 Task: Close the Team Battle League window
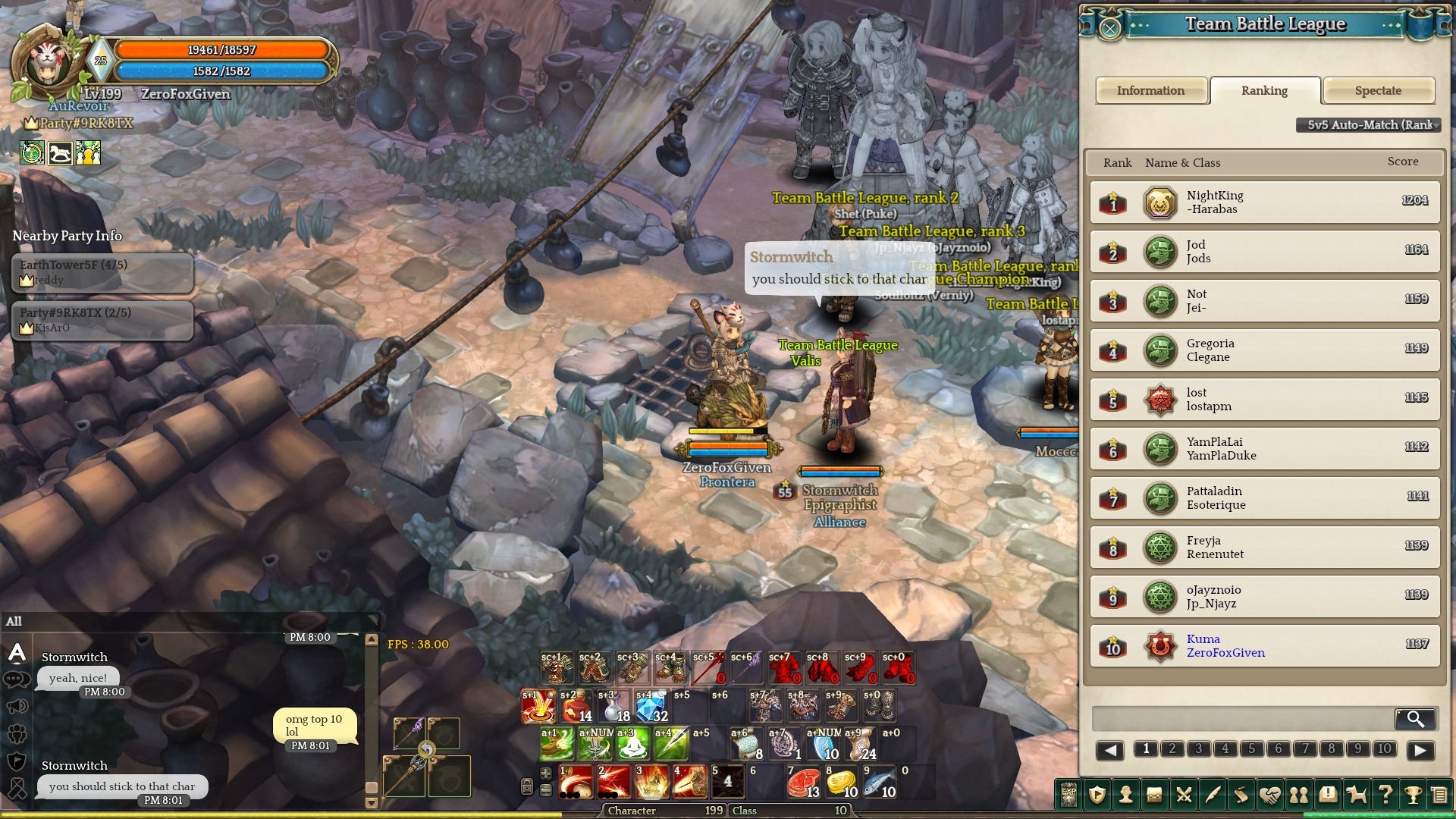[1109, 29]
